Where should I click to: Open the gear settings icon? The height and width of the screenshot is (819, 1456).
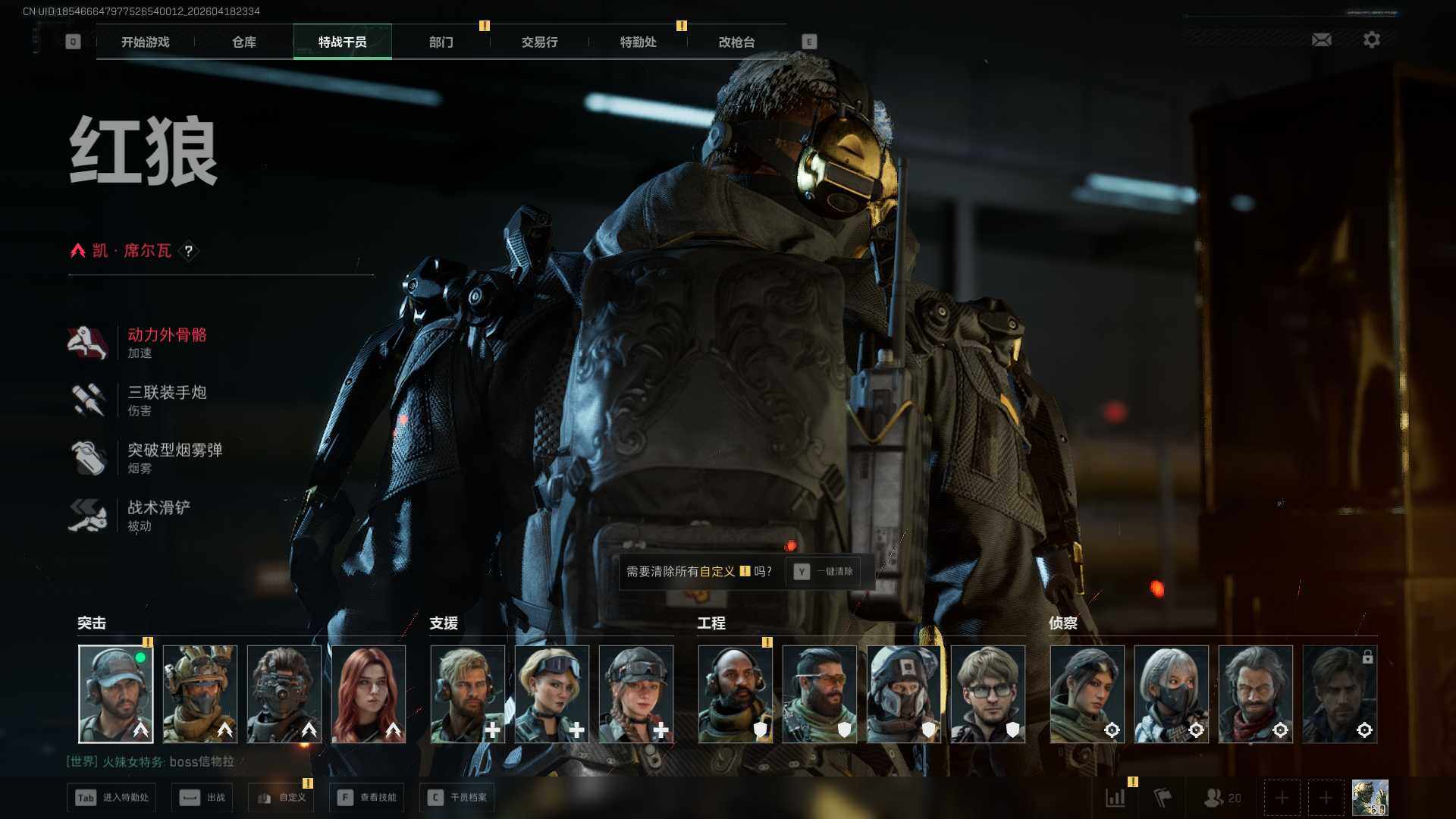pyautogui.click(x=1371, y=39)
